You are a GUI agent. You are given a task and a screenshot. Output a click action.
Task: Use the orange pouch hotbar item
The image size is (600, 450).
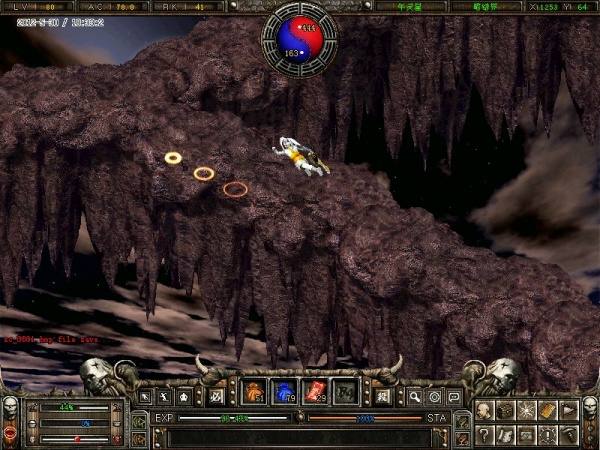(x=254, y=393)
